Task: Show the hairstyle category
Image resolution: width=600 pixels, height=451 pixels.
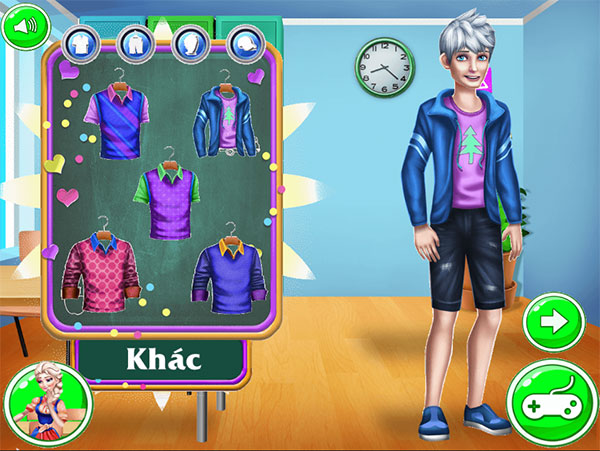Action: coord(189,43)
